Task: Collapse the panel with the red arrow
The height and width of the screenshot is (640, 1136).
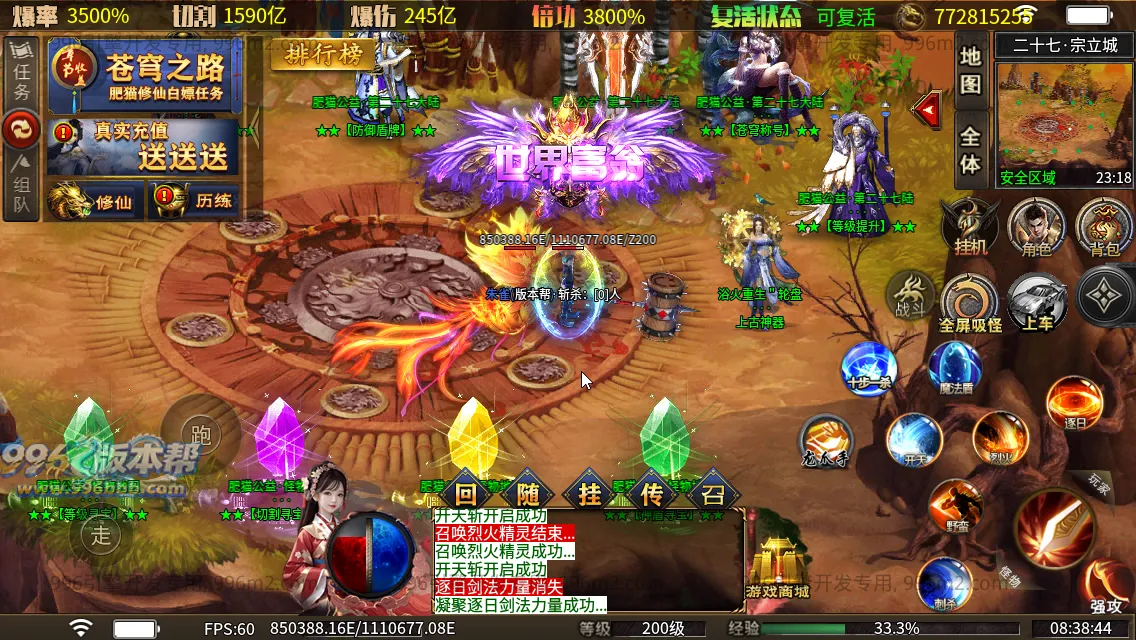Action: coord(929,107)
